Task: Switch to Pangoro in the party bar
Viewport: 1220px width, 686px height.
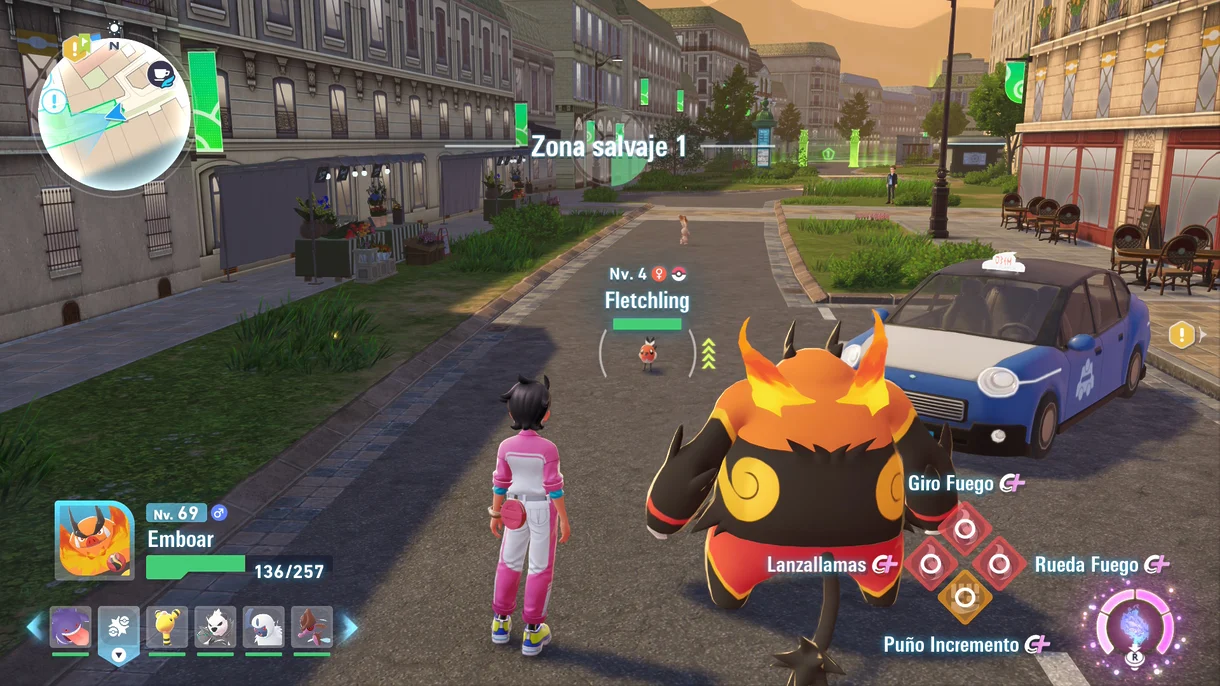Action: (215, 627)
